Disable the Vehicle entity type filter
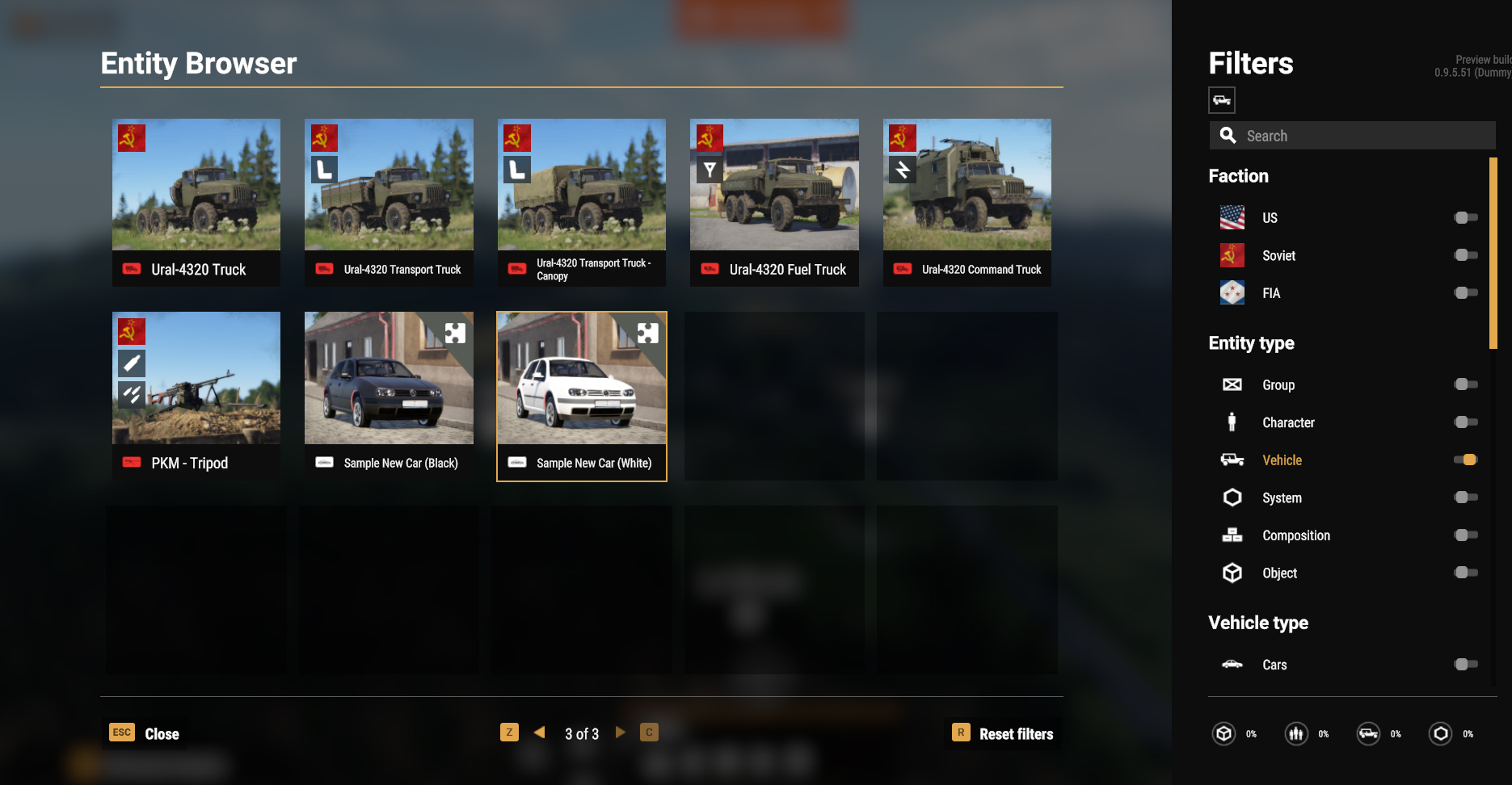Image resolution: width=1512 pixels, height=785 pixels. coord(1465,460)
